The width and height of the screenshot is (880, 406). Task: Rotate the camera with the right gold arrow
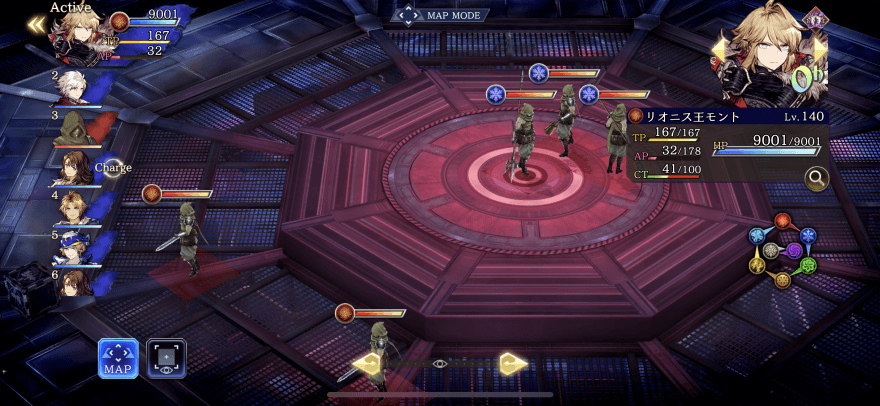pos(513,364)
